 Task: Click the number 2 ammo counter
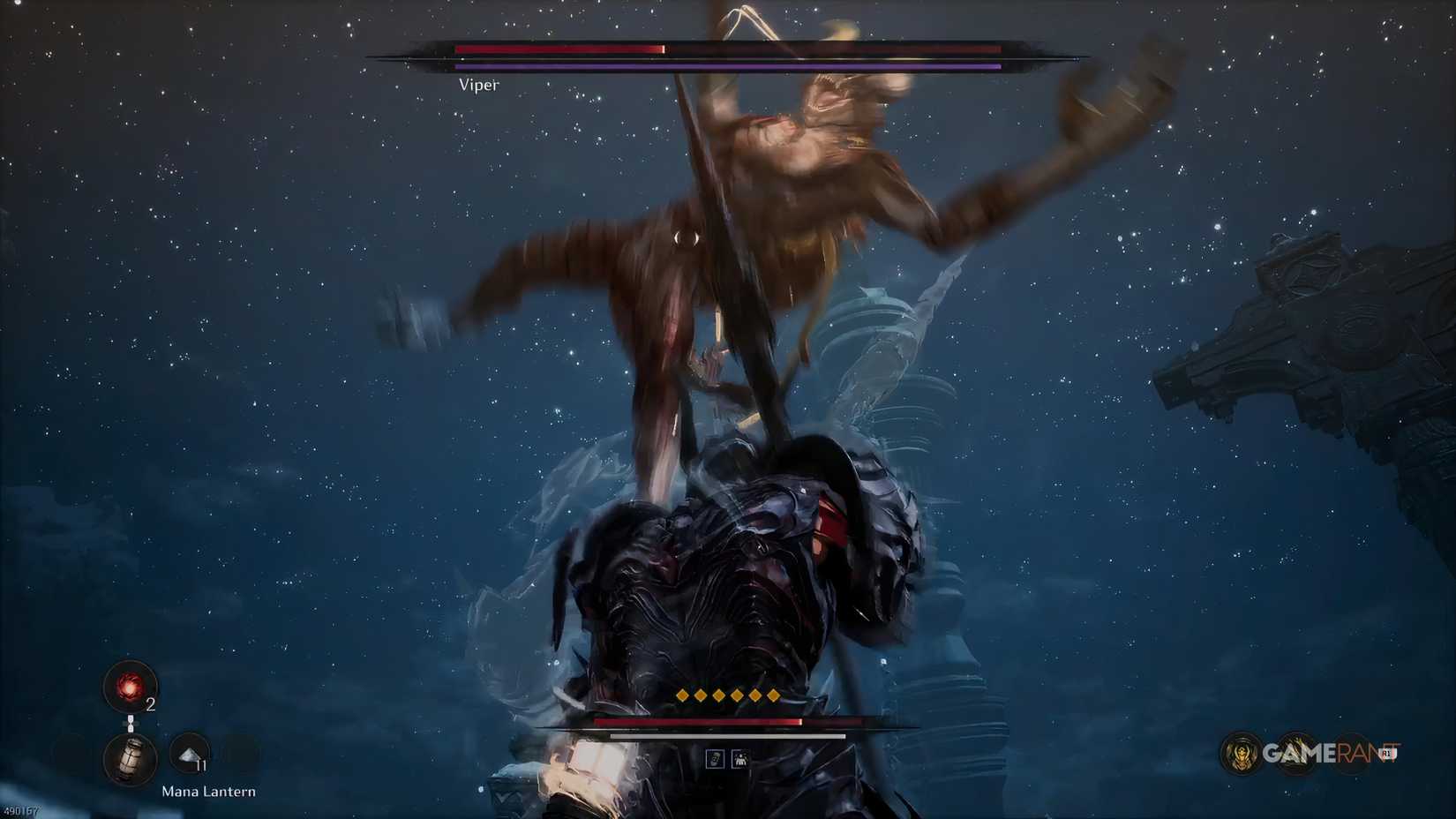point(150,704)
